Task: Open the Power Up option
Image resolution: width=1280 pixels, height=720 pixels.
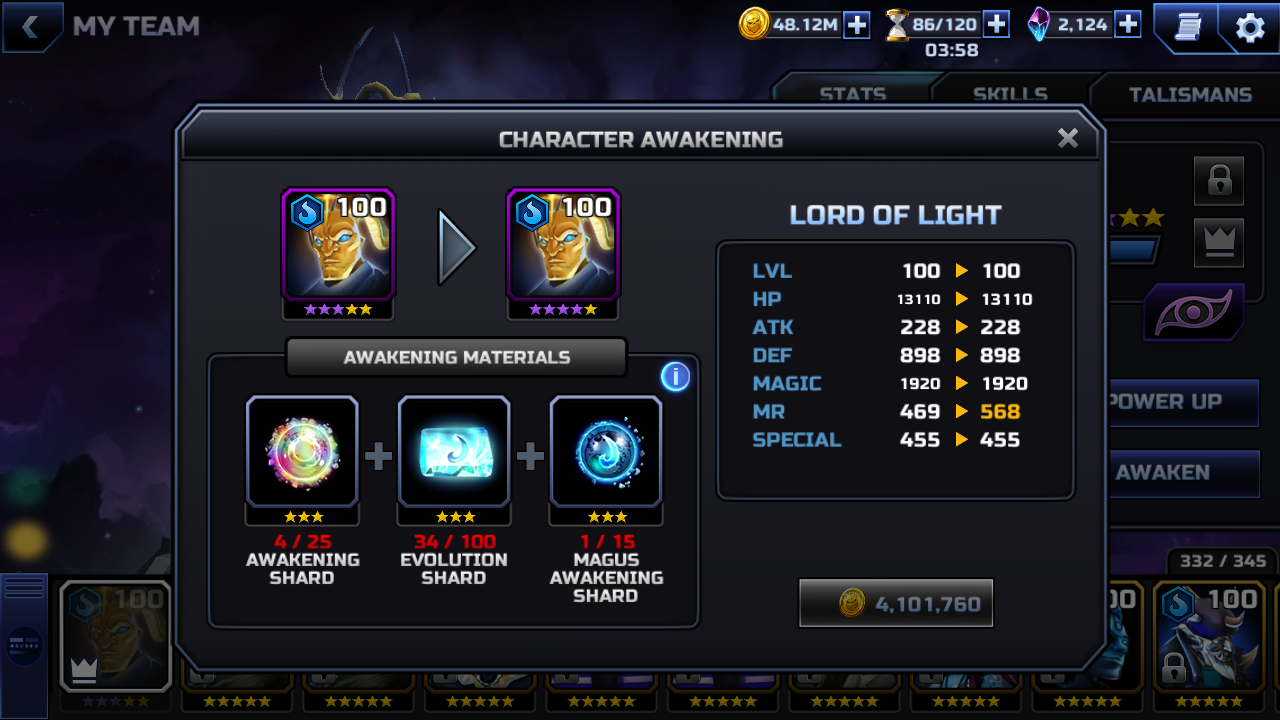Action: pyautogui.click(x=1180, y=402)
